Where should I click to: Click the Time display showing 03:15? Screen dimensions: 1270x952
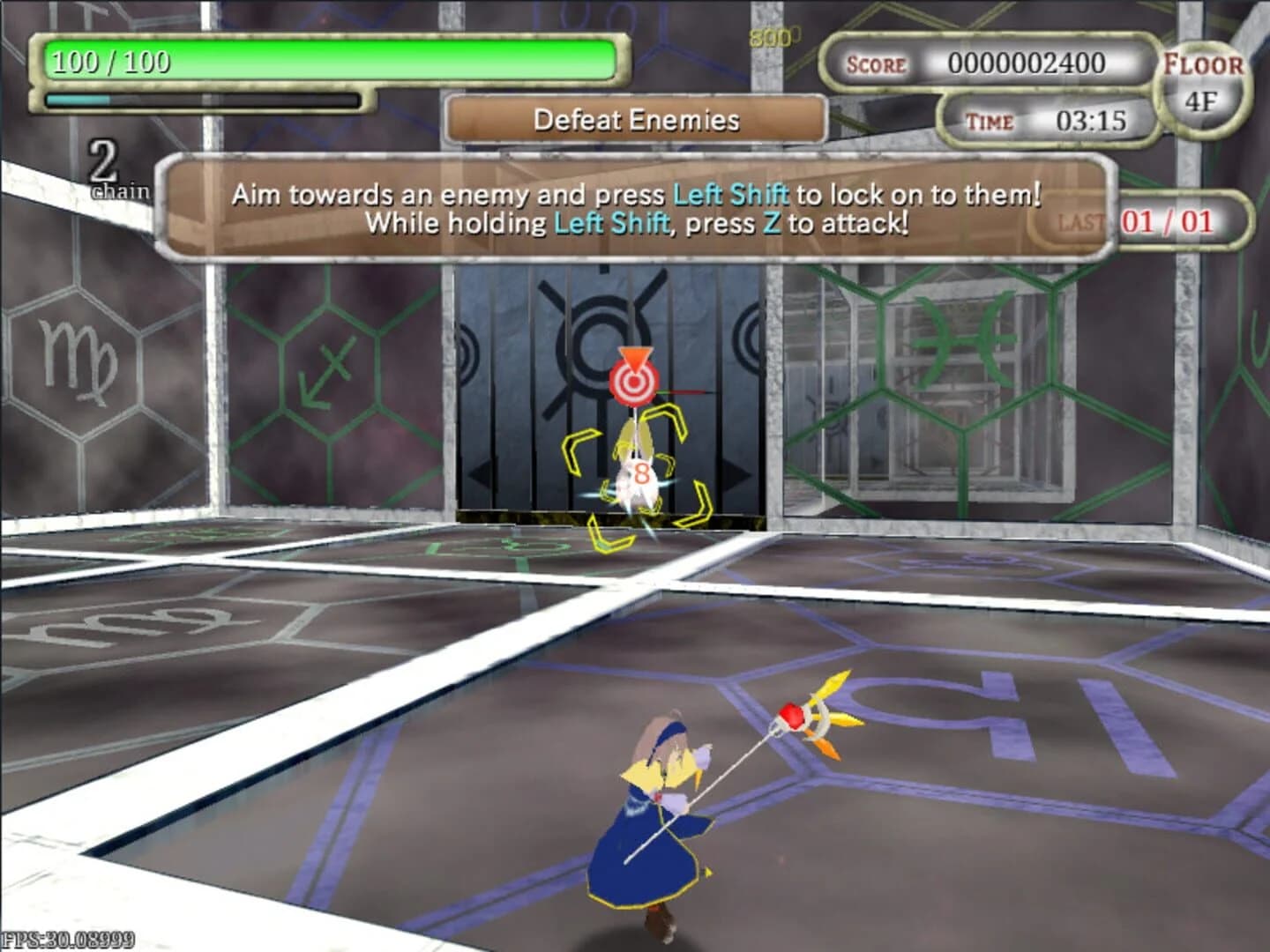point(1045,123)
